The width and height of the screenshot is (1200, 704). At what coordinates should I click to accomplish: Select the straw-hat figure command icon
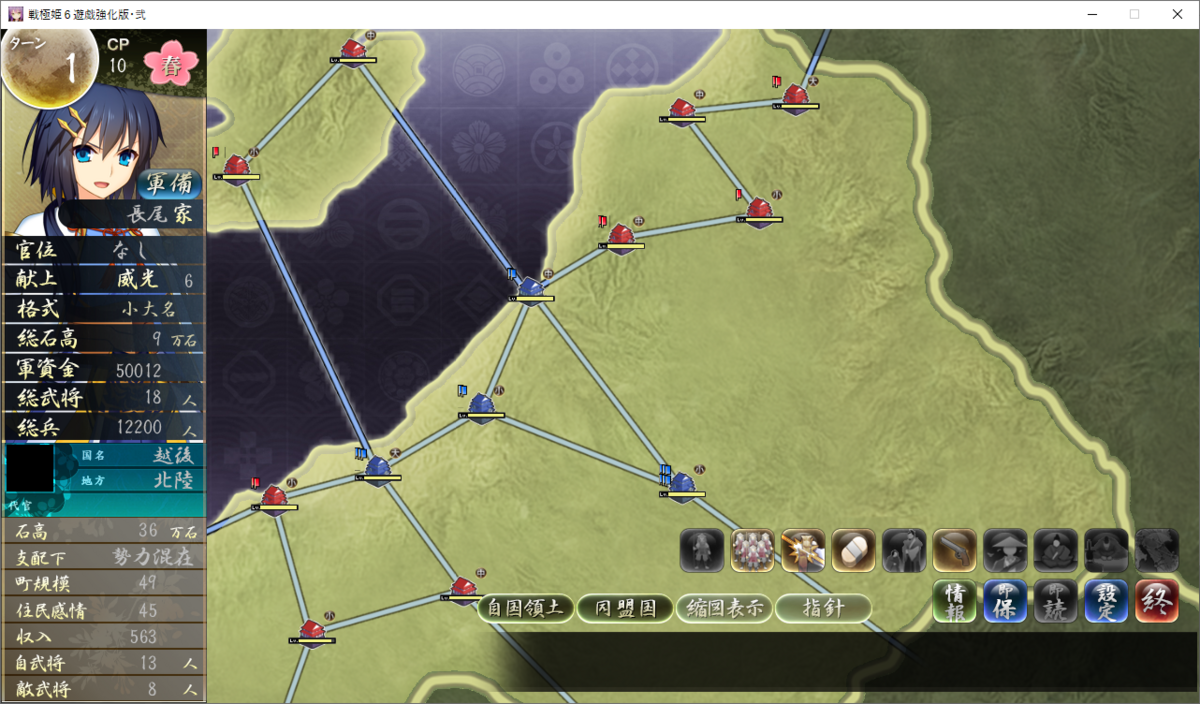click(x=1005, y=550)
